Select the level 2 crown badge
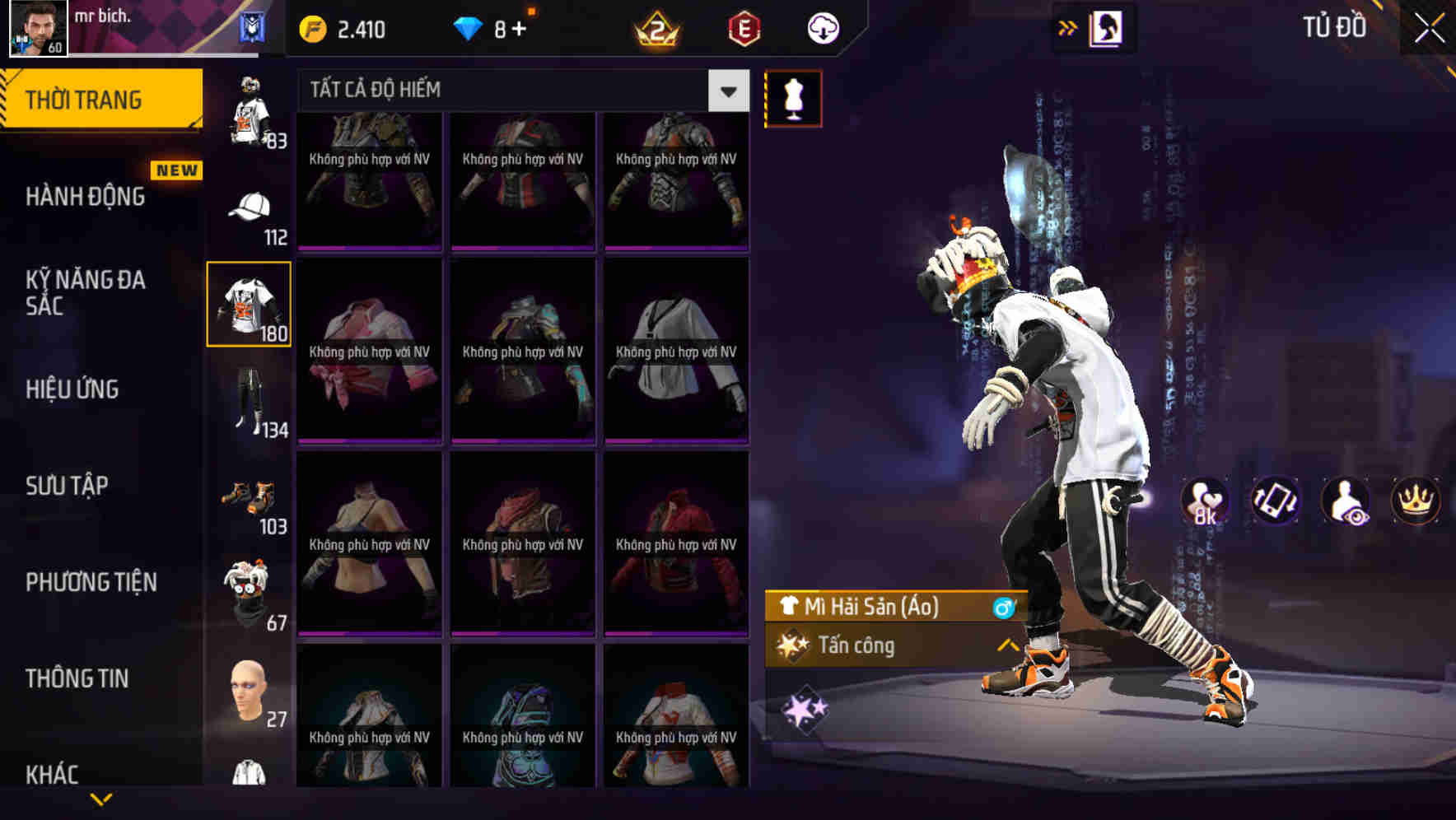Image resolution: width=1456 pixels, height=820 pixels. [x=655, y=27]
